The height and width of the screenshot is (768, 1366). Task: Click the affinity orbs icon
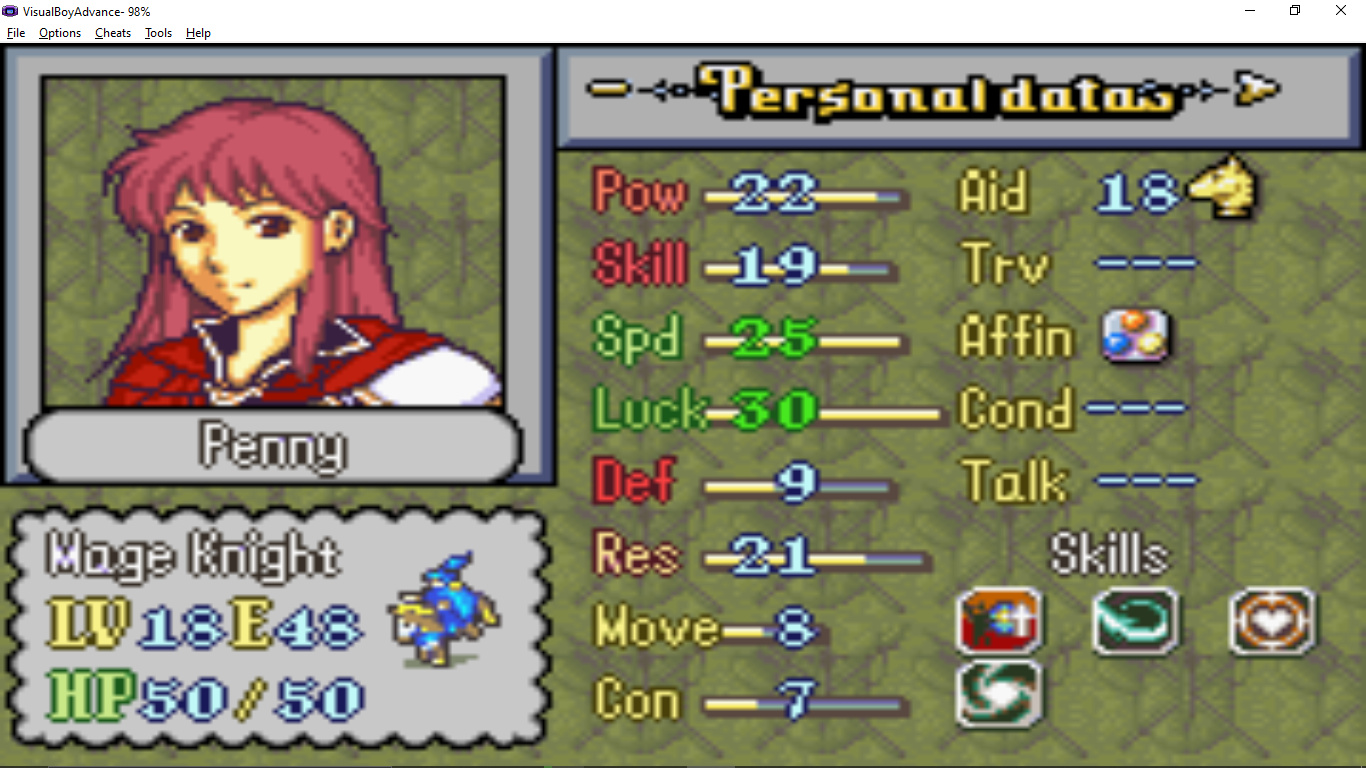click(1135, 337)
